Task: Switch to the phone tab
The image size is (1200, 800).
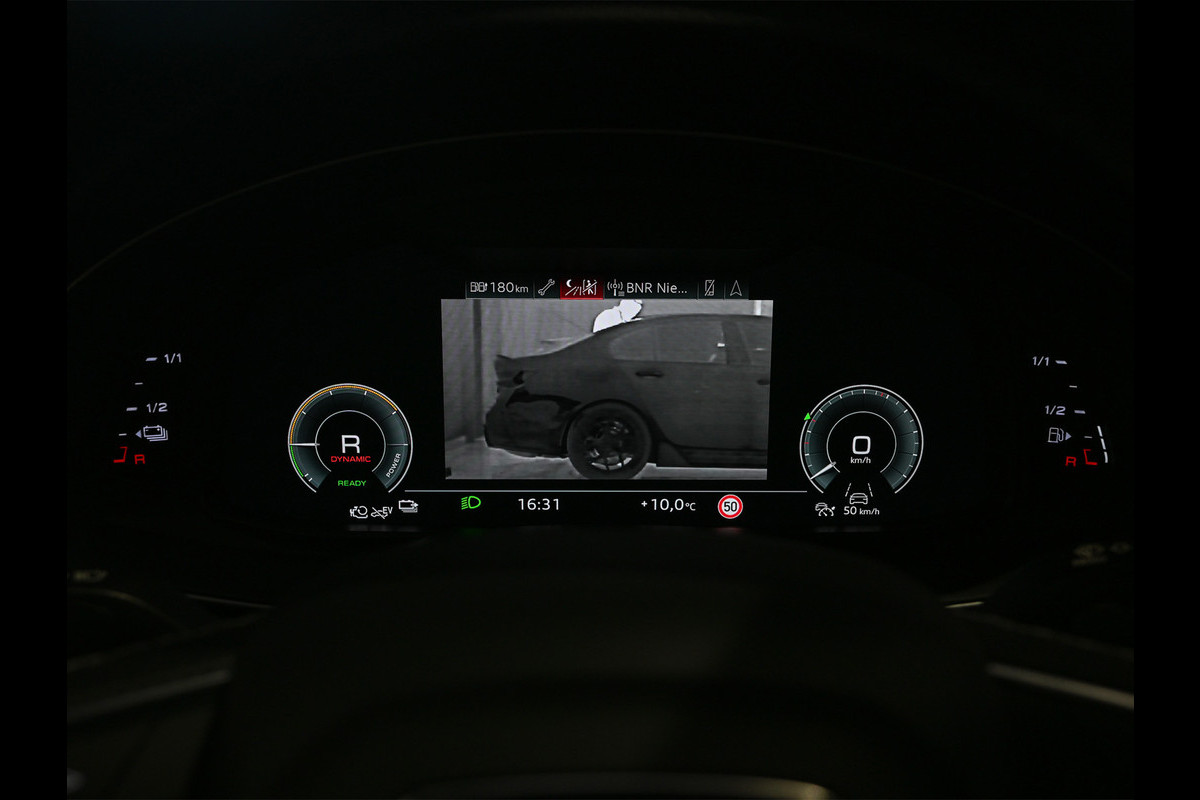Action: pos(709,288)
